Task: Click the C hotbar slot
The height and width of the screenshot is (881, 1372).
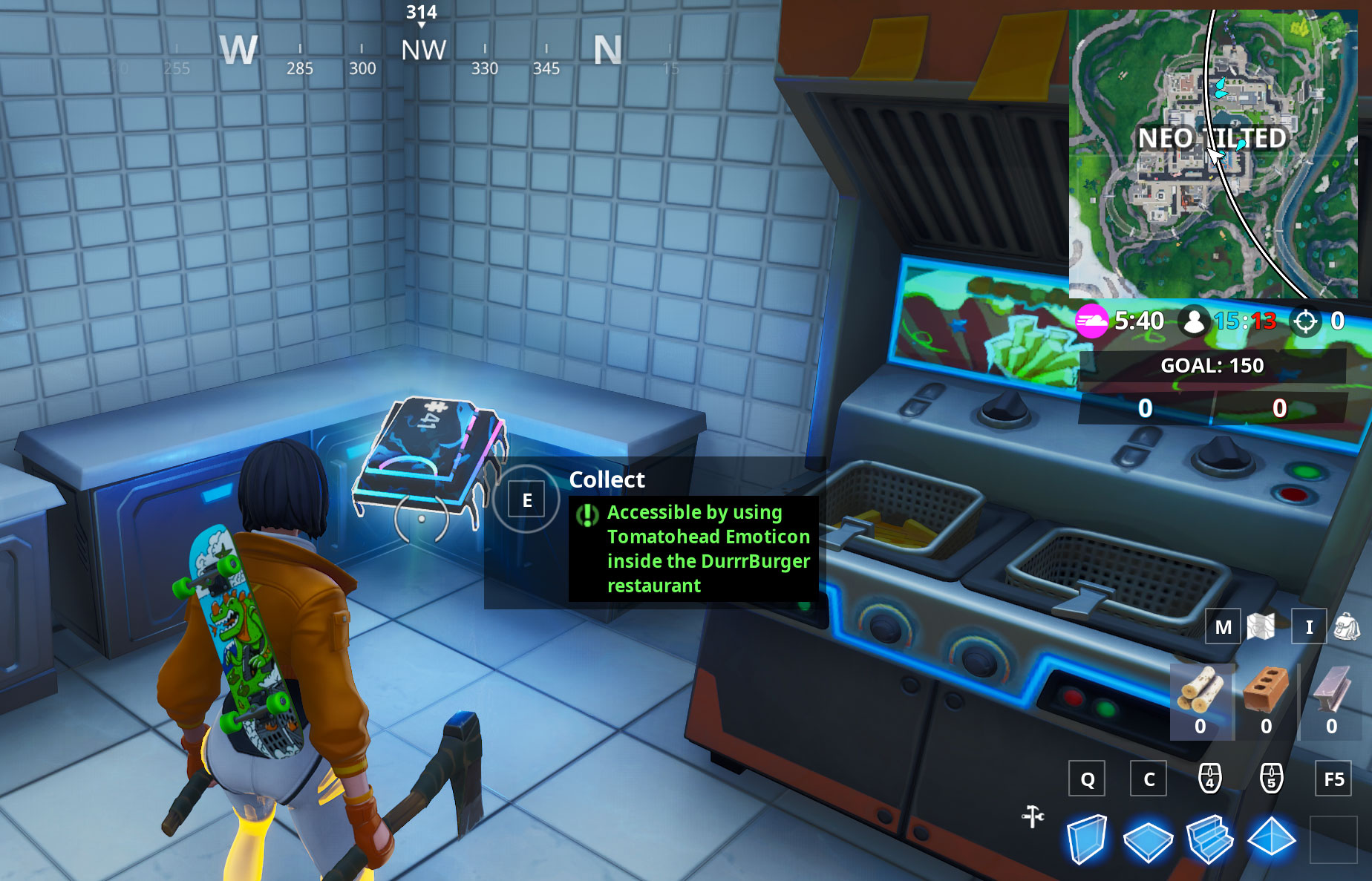Action: click(x=1149, y=779)
